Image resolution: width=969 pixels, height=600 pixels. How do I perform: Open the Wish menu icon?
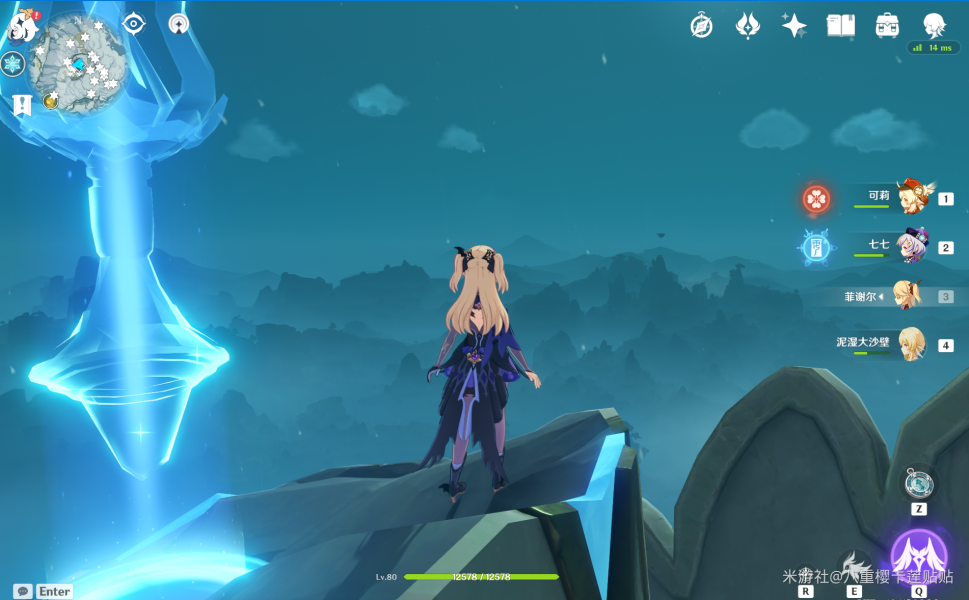(x=748, y=26)
